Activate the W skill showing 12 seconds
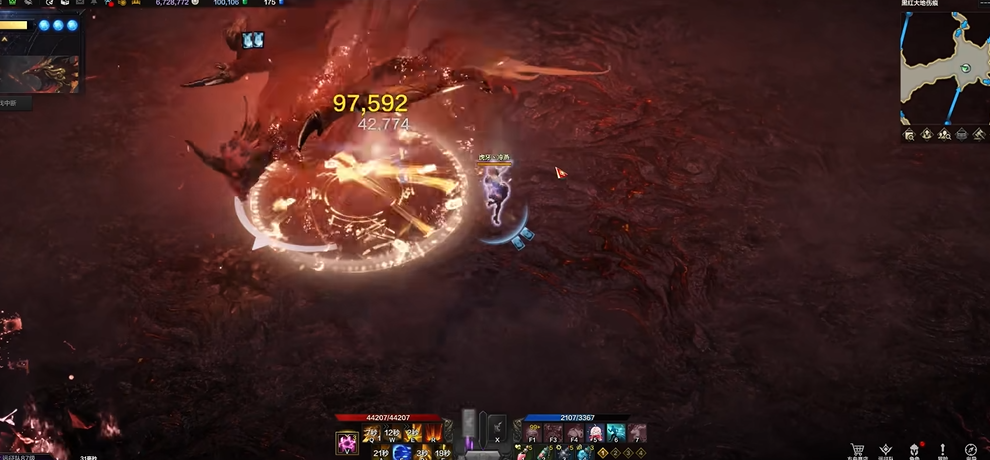Viewport: 990px width, 460px height. [392, 435]
